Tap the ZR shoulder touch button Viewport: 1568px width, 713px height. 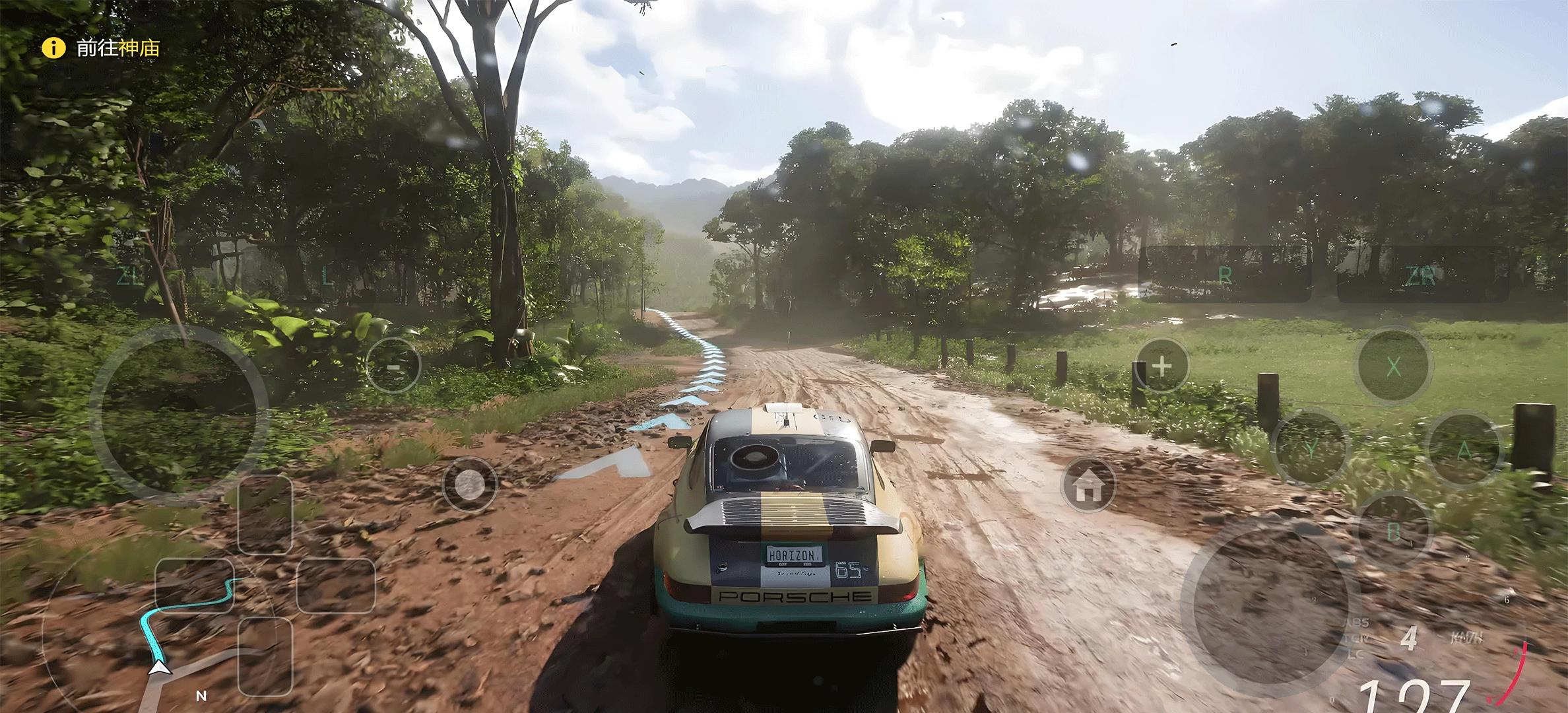[1421, 275]
